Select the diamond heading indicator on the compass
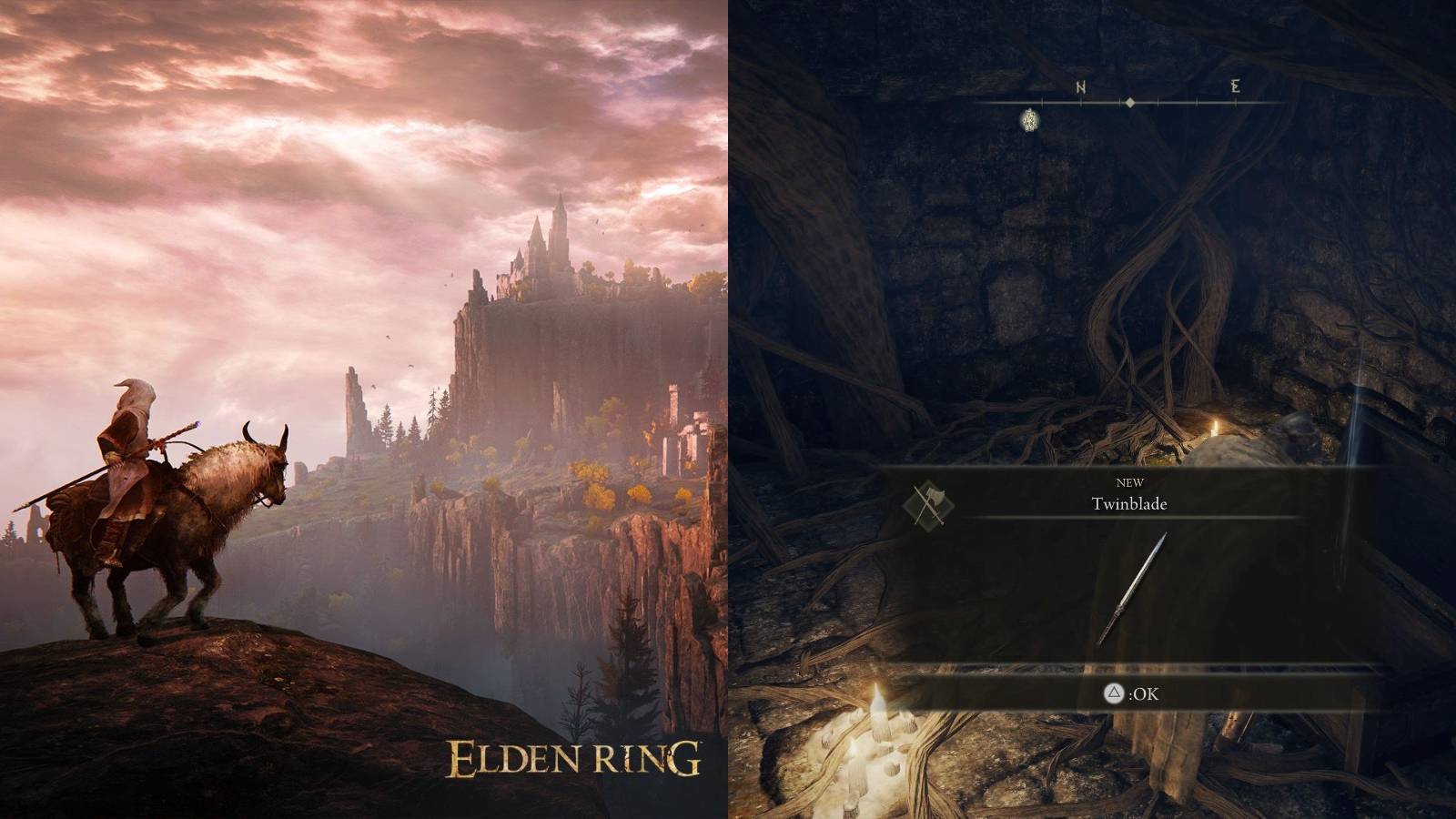The image size is (1456, 819). (x=1128, y=103)
